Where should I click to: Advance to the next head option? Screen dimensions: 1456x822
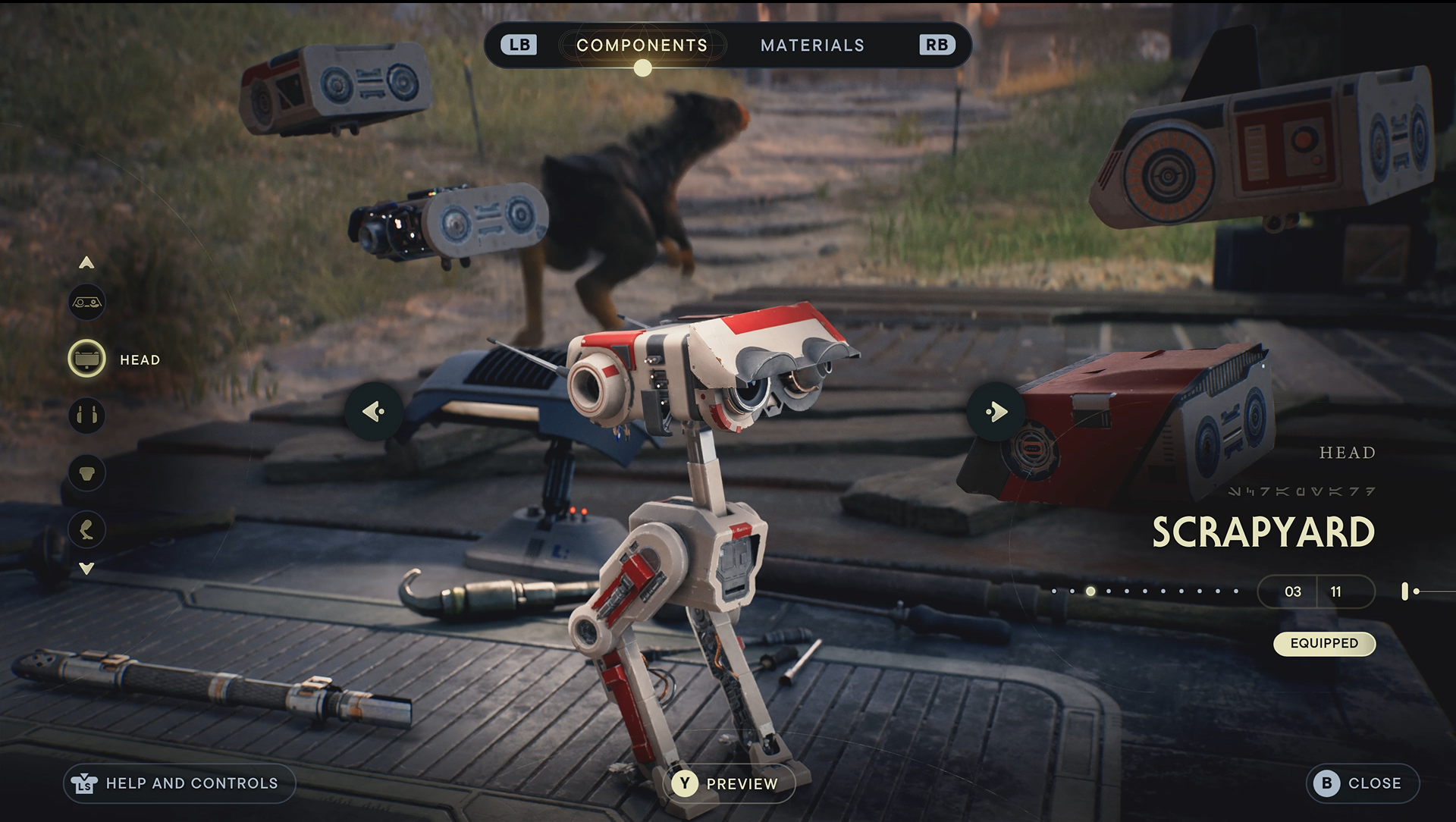[x=996, y=412]
